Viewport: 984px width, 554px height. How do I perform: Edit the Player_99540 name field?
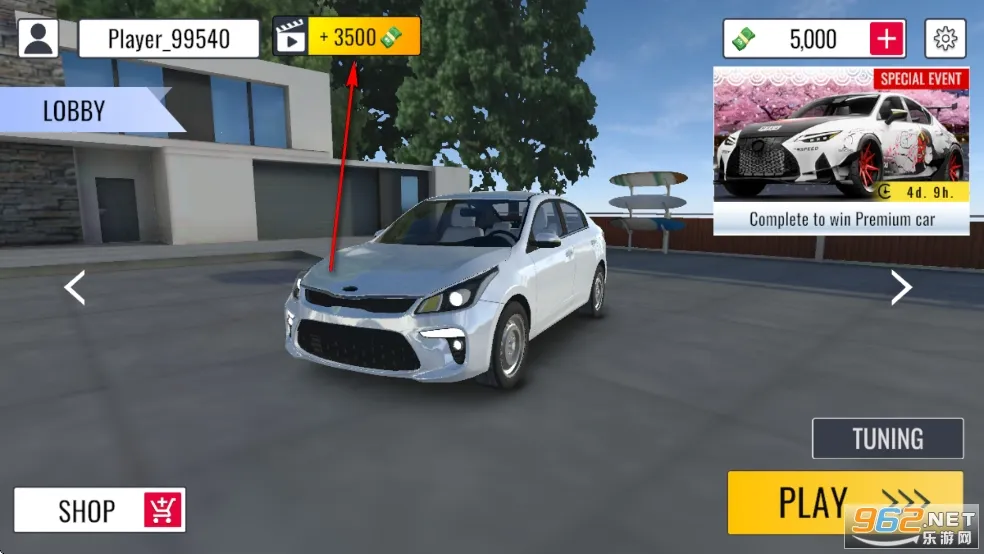(169, 39)
